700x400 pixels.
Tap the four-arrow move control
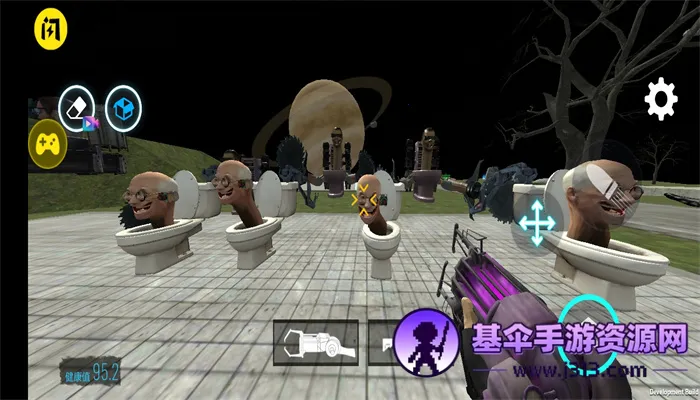[x=537, y=222]
